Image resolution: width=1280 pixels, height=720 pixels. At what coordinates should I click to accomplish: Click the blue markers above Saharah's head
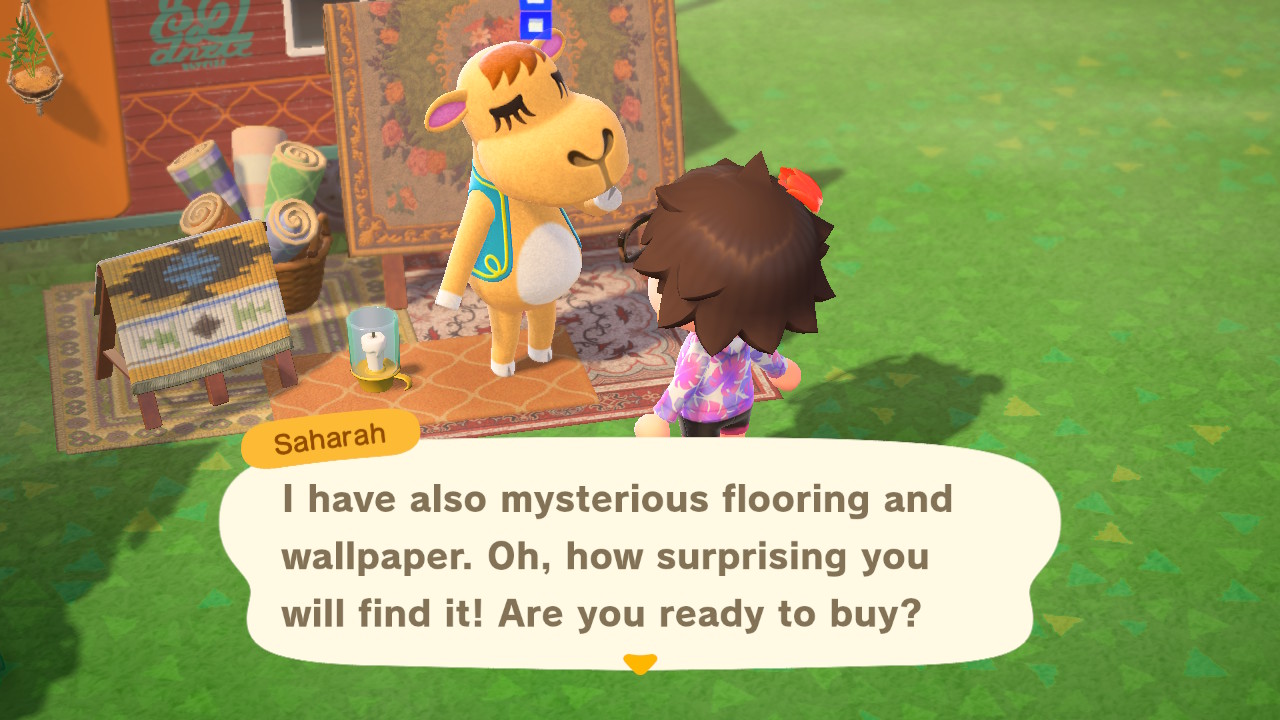pos(534,20)
